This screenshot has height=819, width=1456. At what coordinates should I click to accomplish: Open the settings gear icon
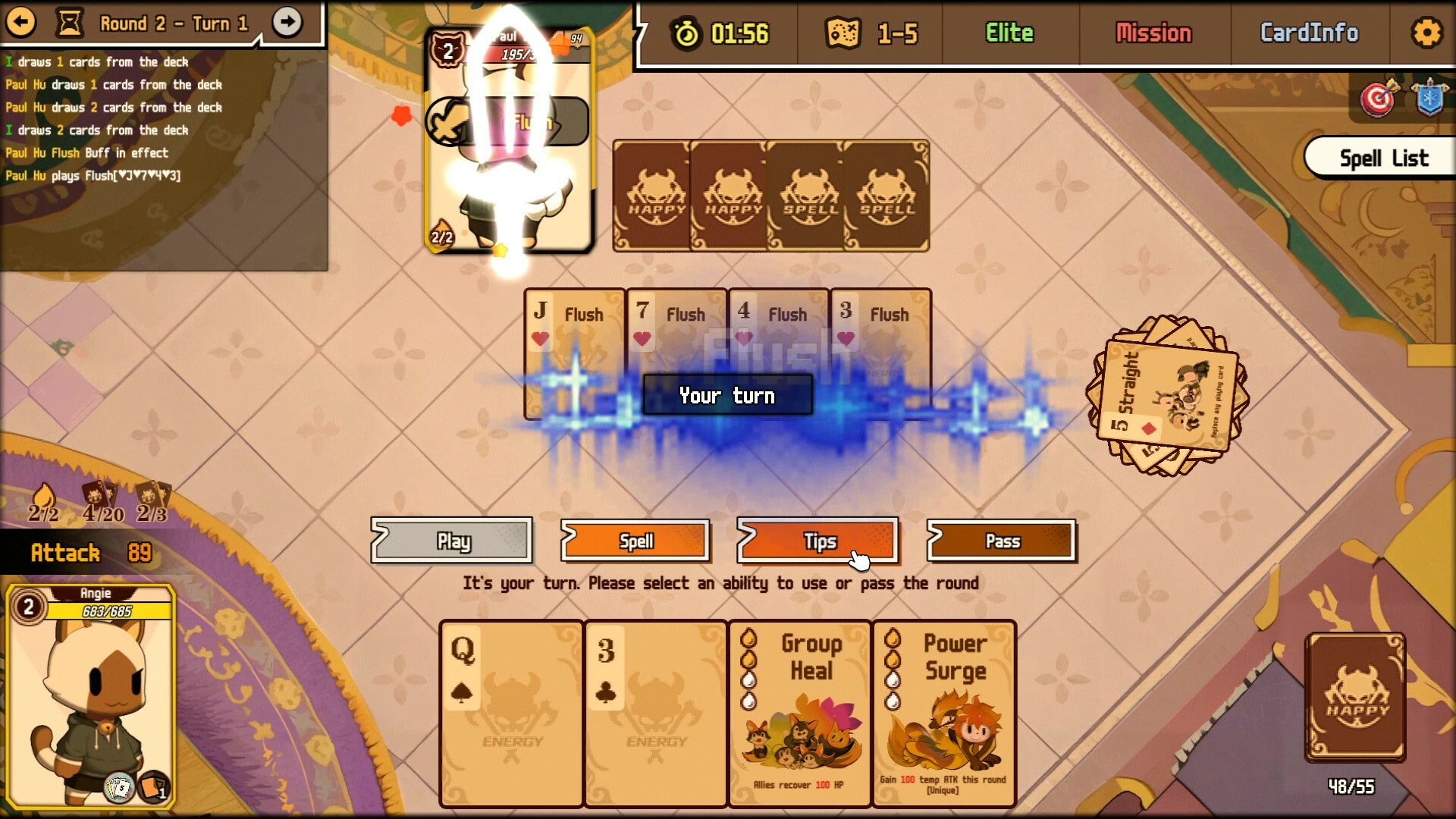click(x=1427, y=33)
